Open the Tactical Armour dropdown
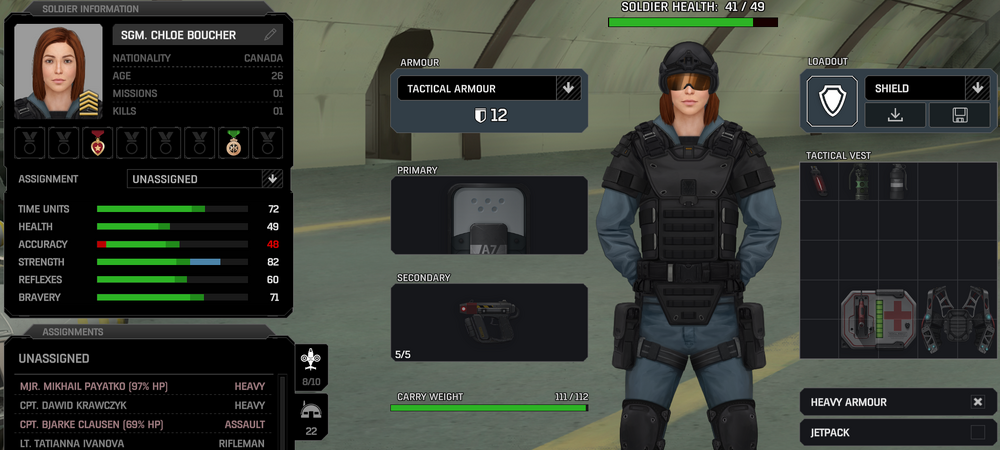The image size is (1000, 450). click(x=568, y=88)
